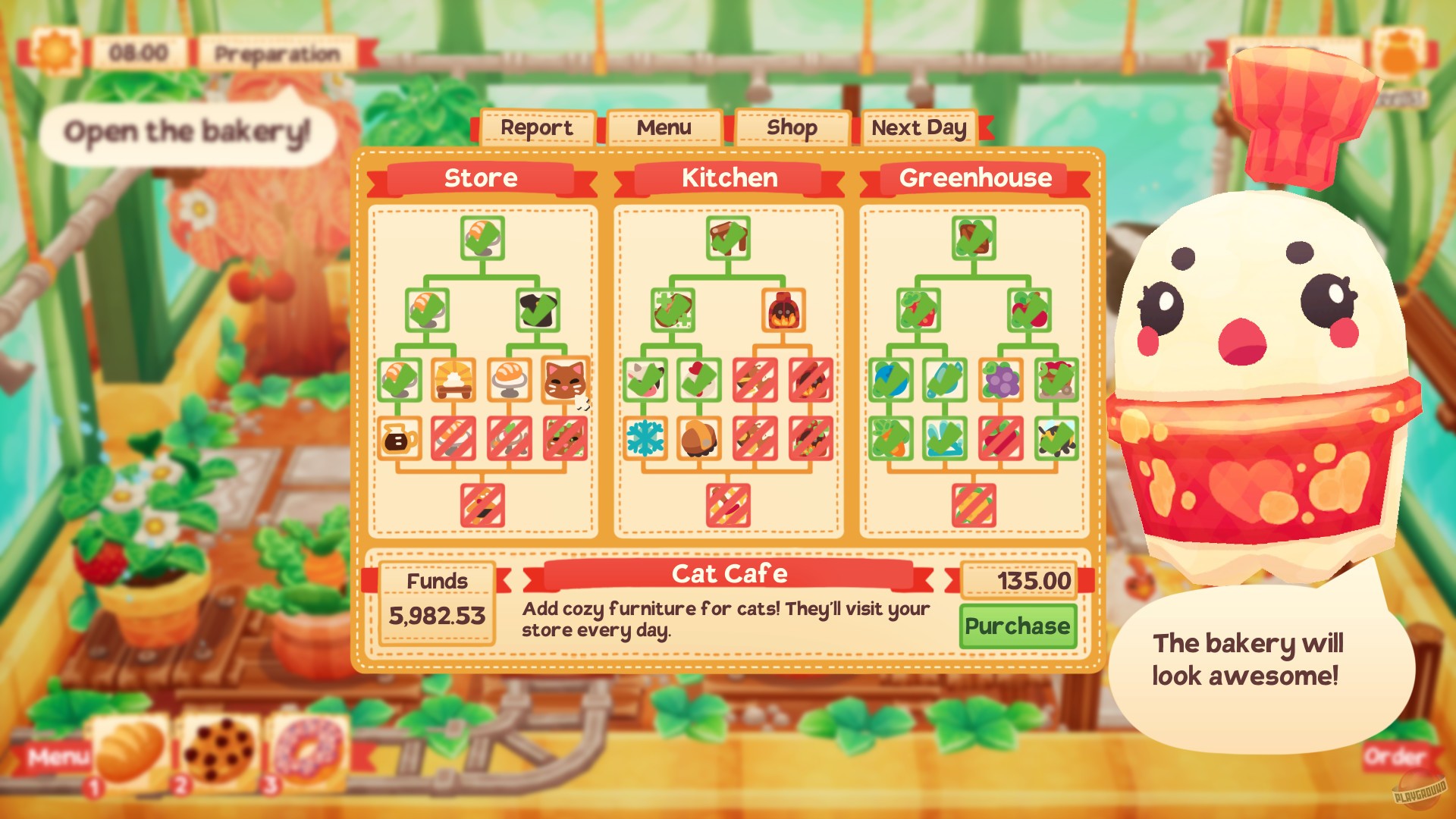
Task: Switch to the Shop tab
Action: point(790,127)
